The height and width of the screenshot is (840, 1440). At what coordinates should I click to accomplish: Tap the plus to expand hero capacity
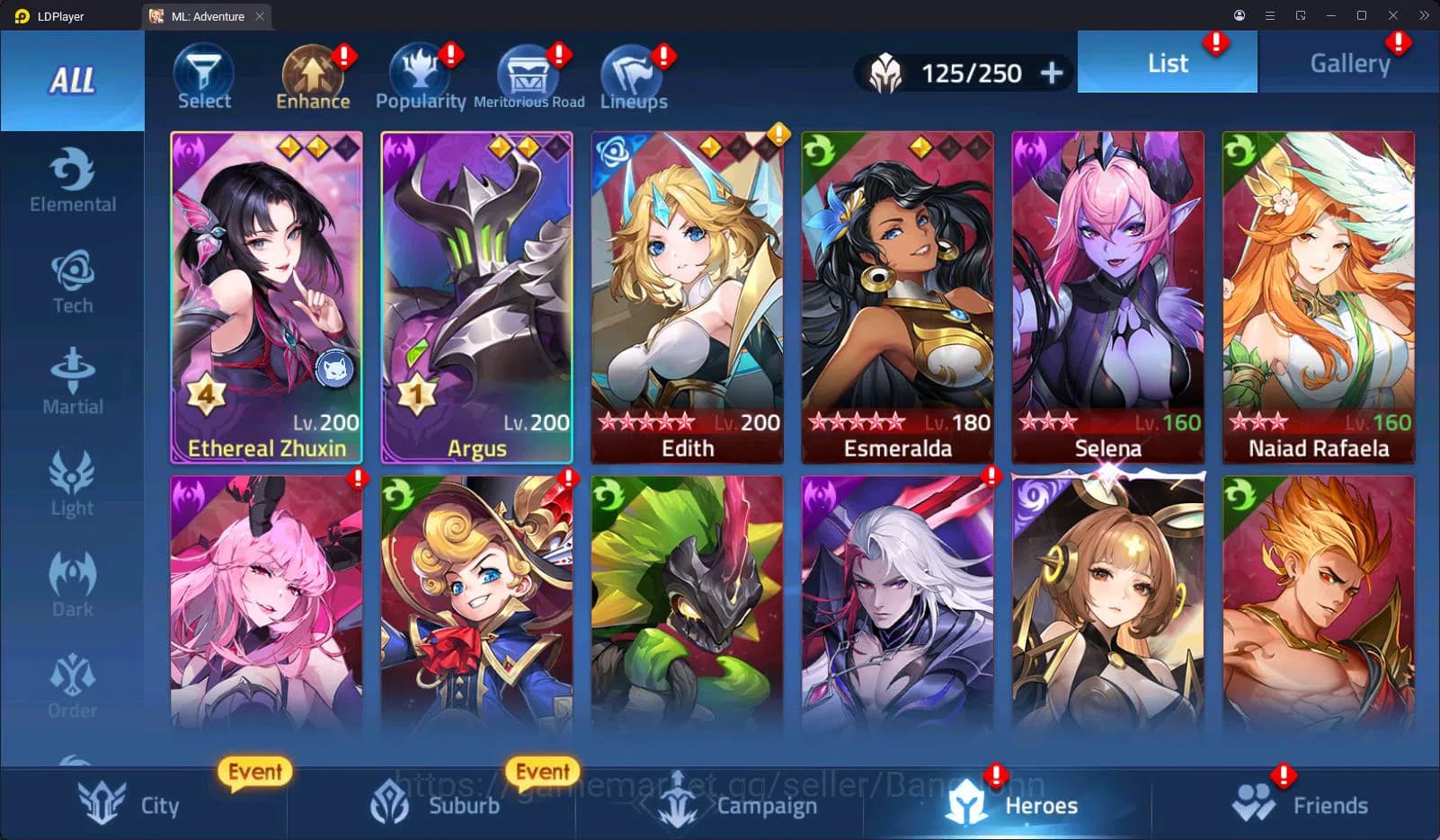1050,73
